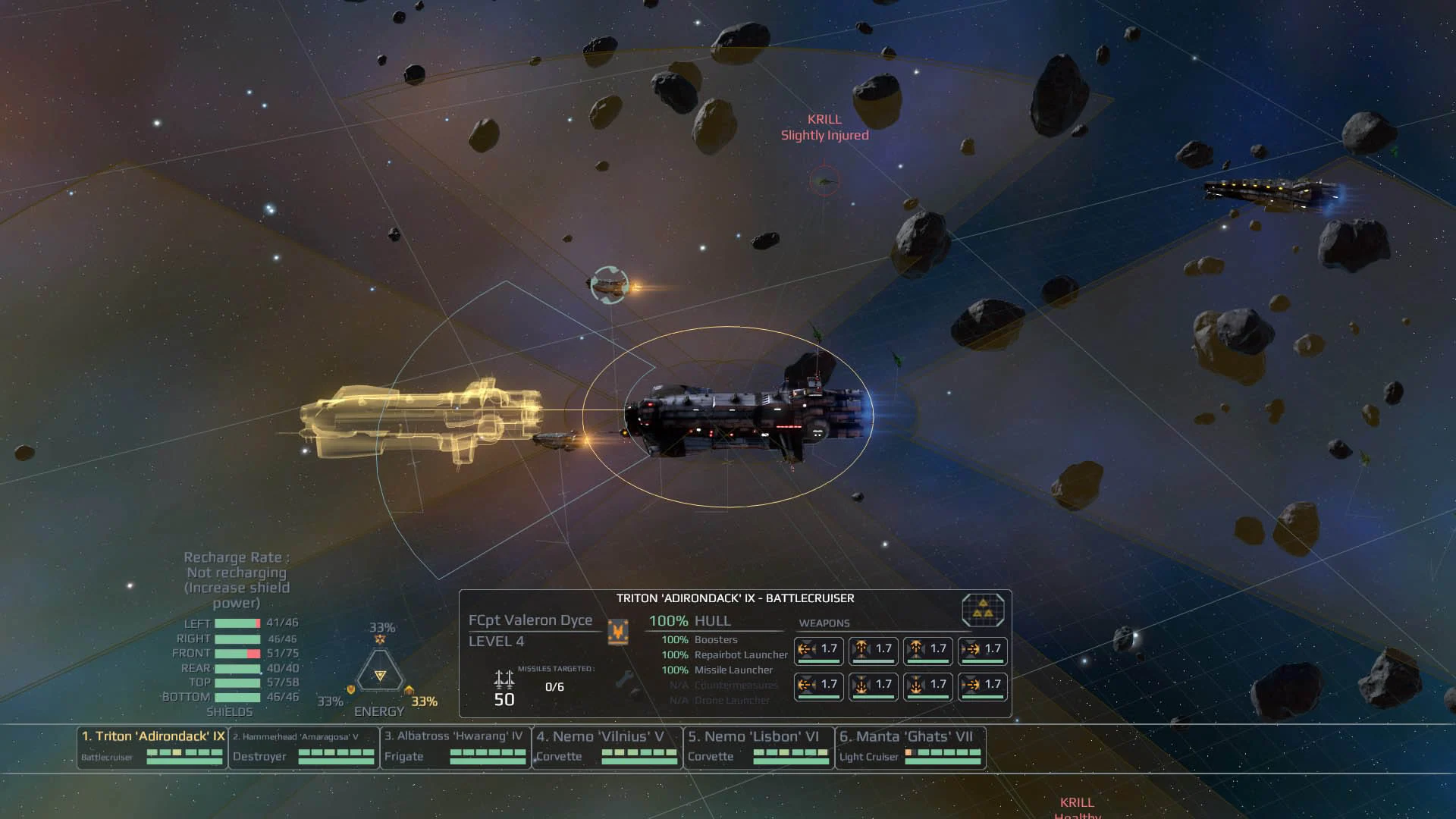The height and width of the screenshot is (819, 1456).
Task: Toggle the second weapon in the bottom row
Action: tap(873, 686)
